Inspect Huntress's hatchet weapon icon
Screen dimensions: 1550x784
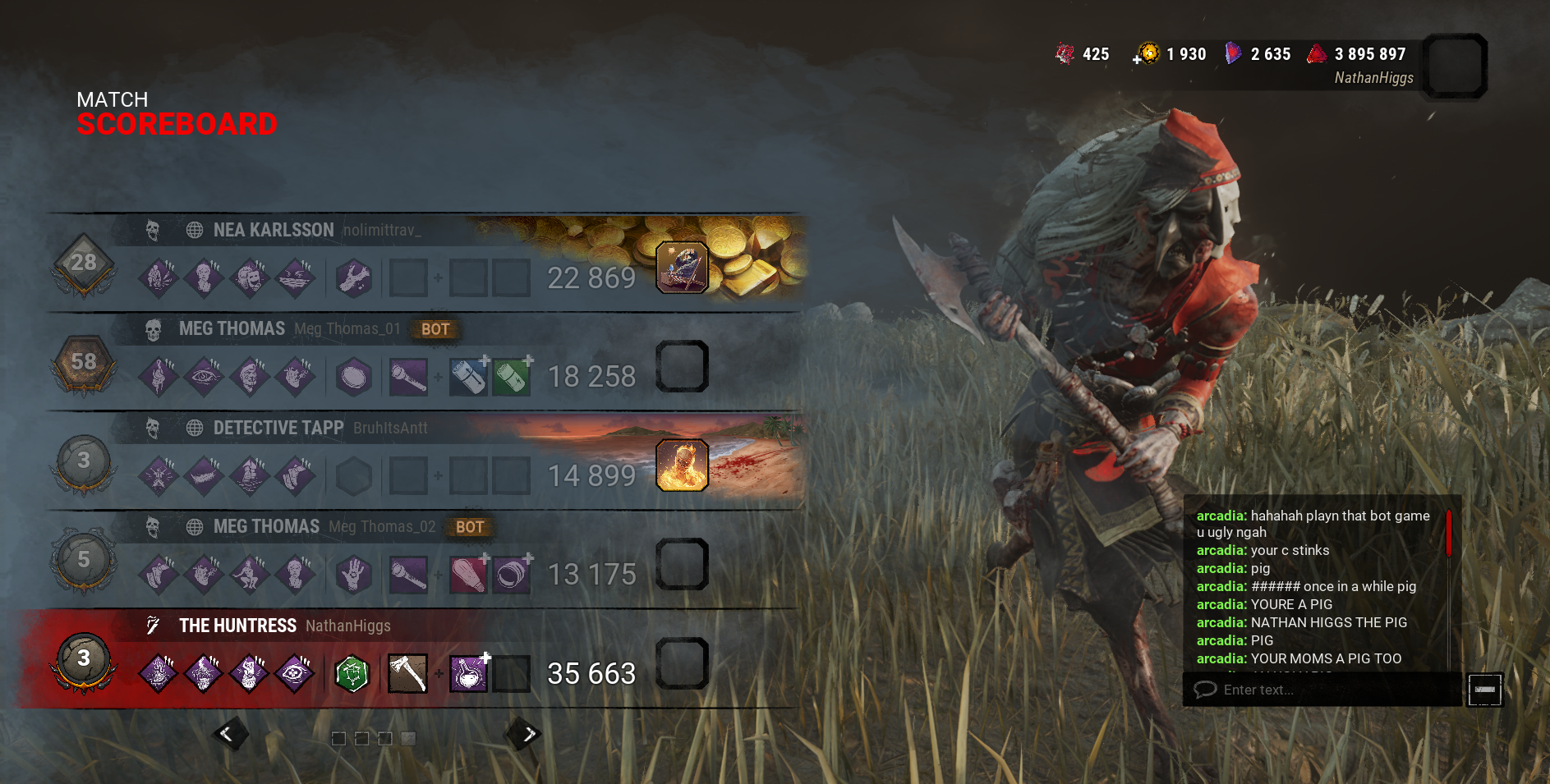(407, 674)
